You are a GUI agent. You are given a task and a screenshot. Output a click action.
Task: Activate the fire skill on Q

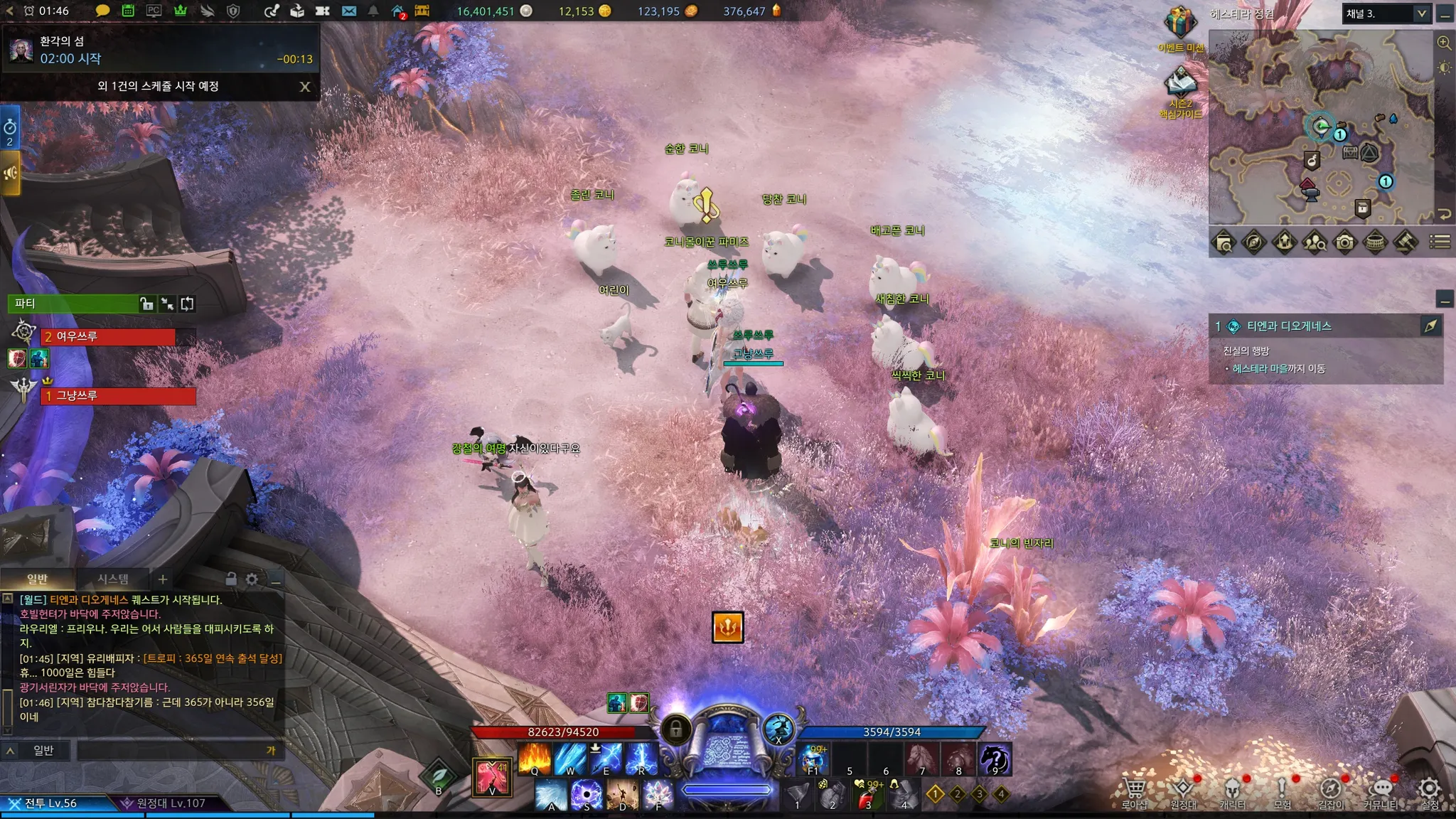click(x=535, y=758)
